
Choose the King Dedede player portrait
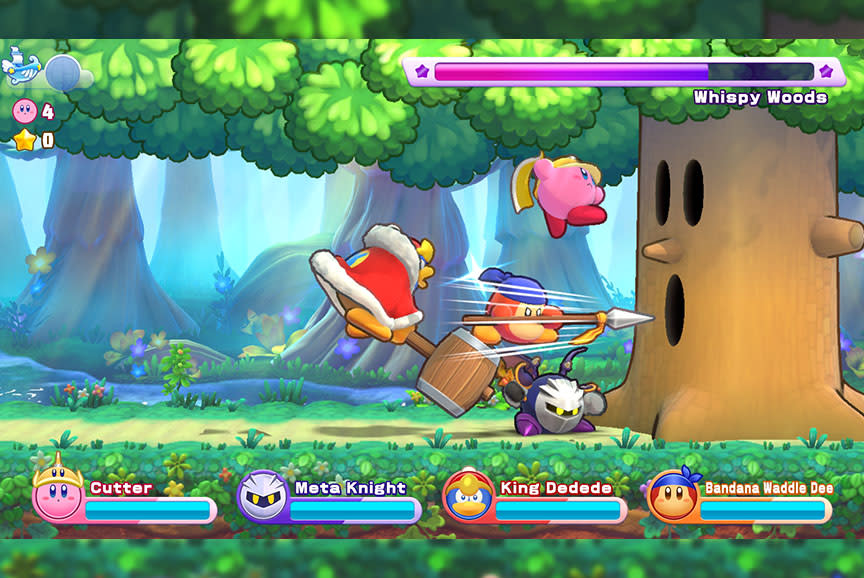(468, 494)
